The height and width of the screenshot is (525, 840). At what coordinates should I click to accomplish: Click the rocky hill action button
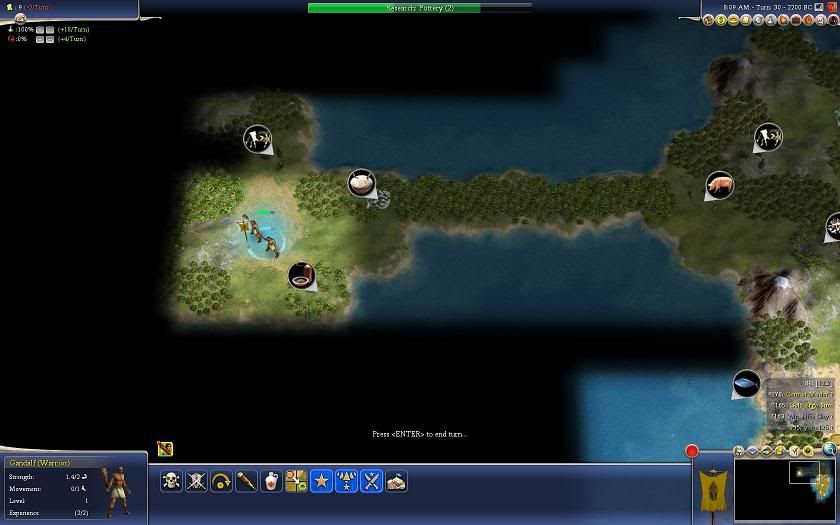pos(396,481)
